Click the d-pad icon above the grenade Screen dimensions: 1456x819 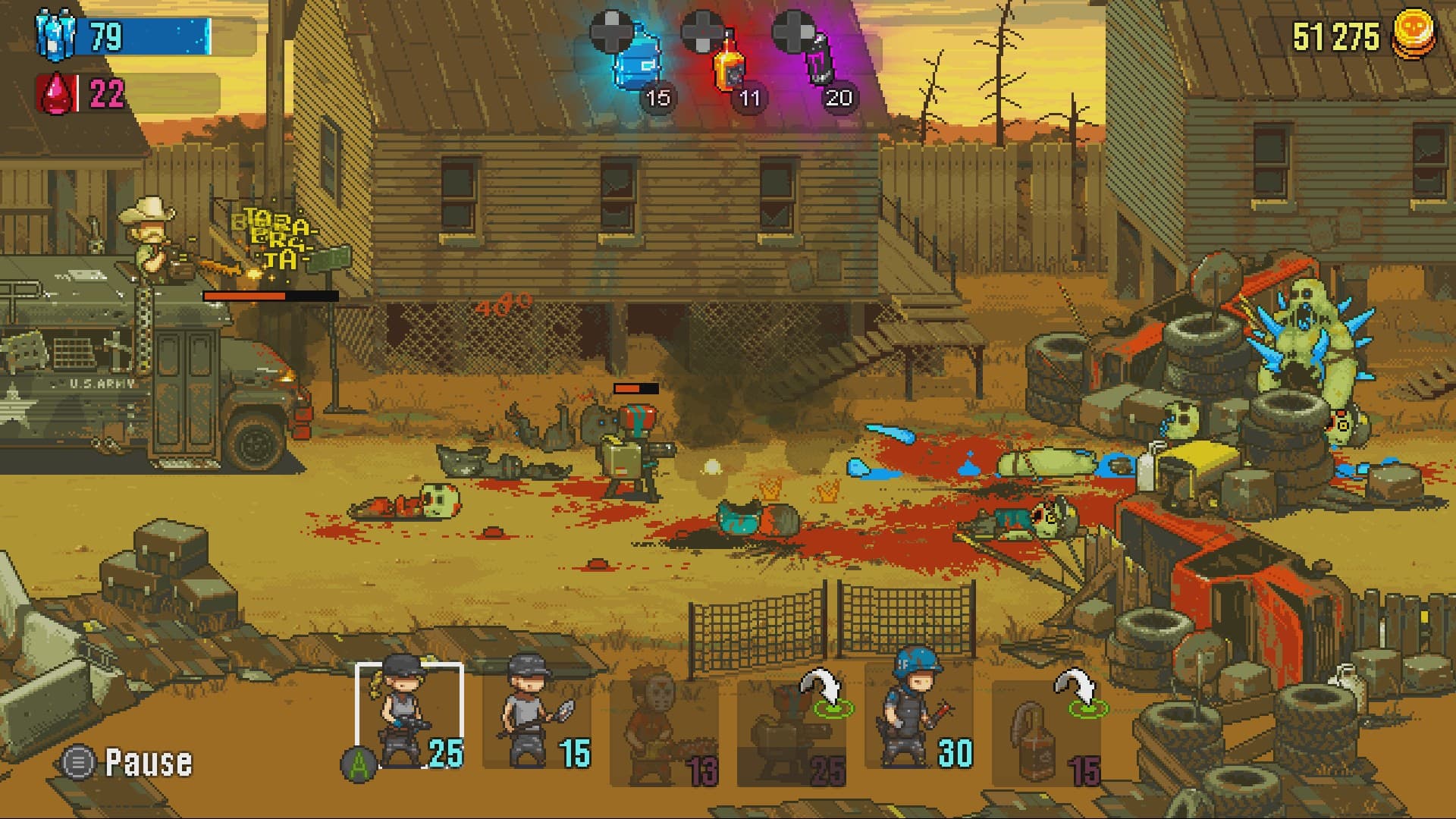click(x=794, y=29)
